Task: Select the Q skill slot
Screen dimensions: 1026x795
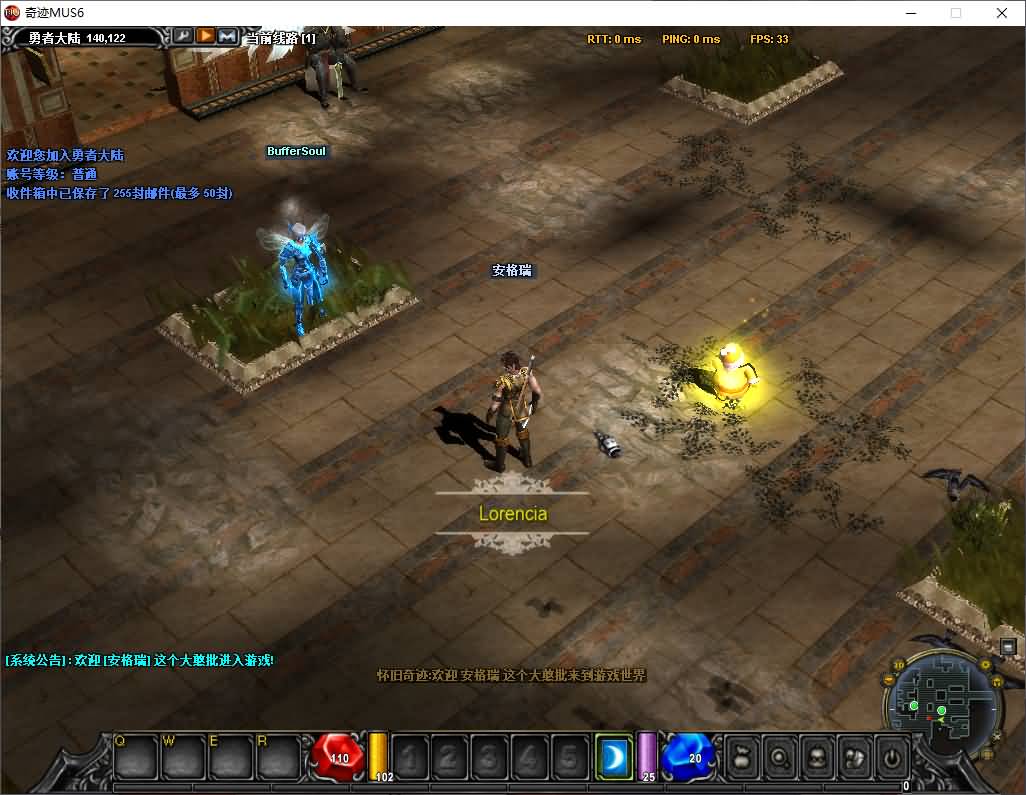Action: pyautogui.click(x=135, y=756)
